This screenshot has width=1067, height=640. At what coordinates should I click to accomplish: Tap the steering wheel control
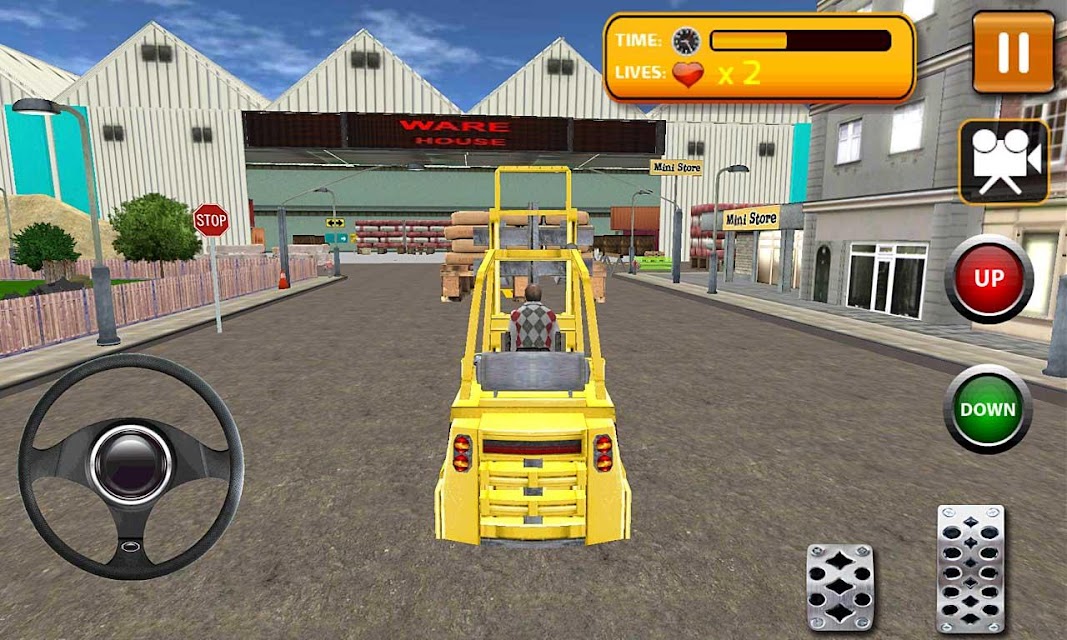tap(130, 465)
